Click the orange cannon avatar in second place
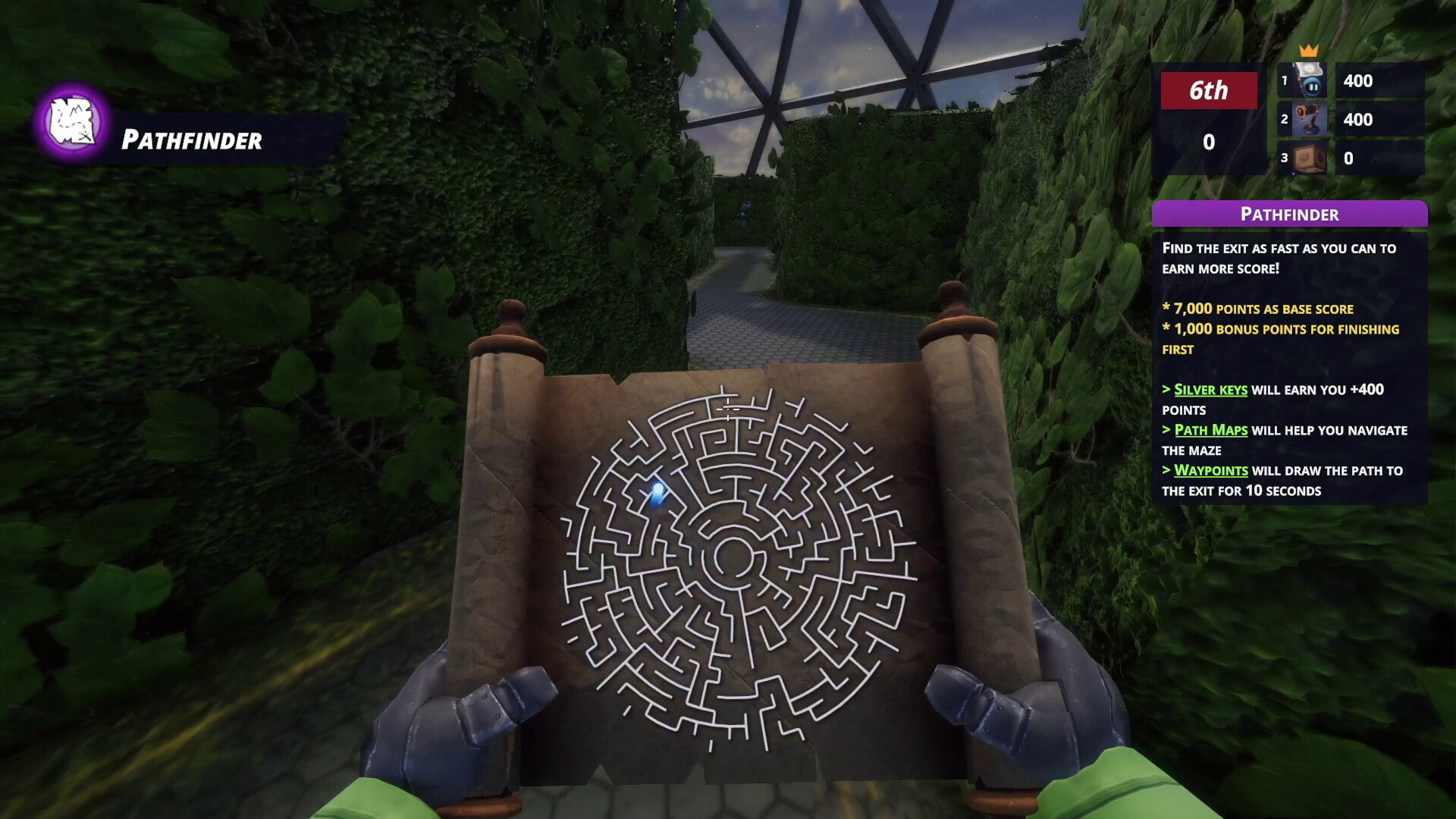The width and height of the screenshot is (1456, 819). pos(1310,120)
